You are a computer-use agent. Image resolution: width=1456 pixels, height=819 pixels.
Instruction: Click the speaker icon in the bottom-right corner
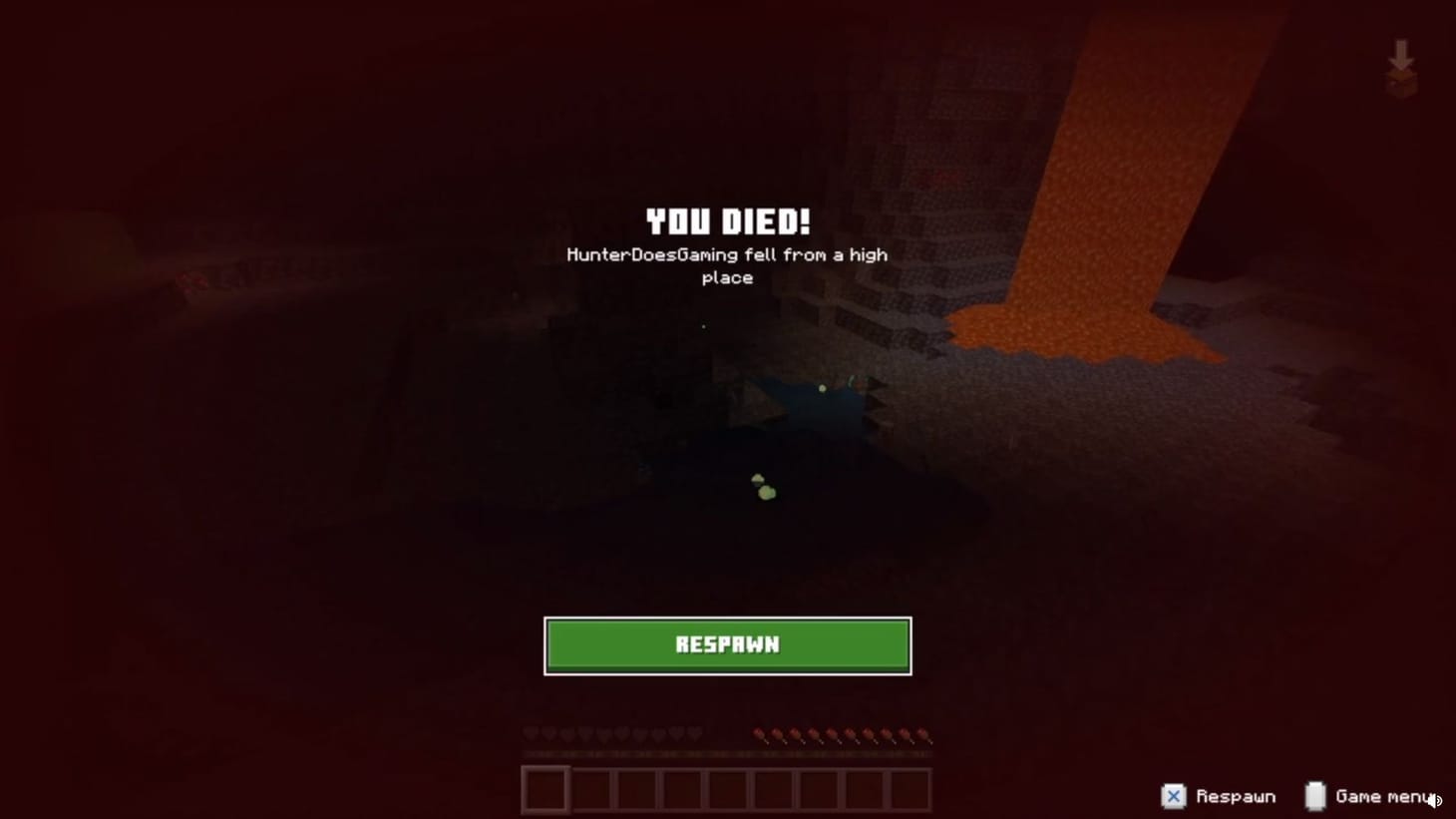(1435, 800)
